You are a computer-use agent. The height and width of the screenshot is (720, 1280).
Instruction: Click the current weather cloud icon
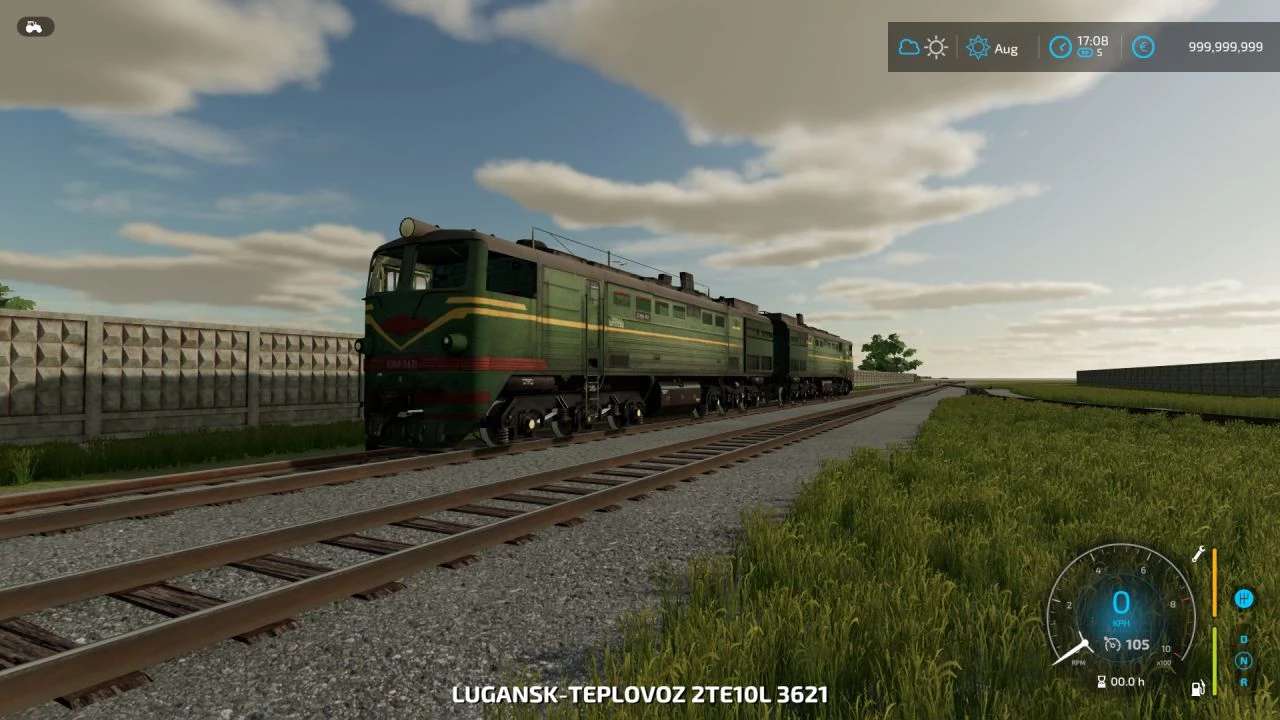pyautogui.click(x=908, y=47)
